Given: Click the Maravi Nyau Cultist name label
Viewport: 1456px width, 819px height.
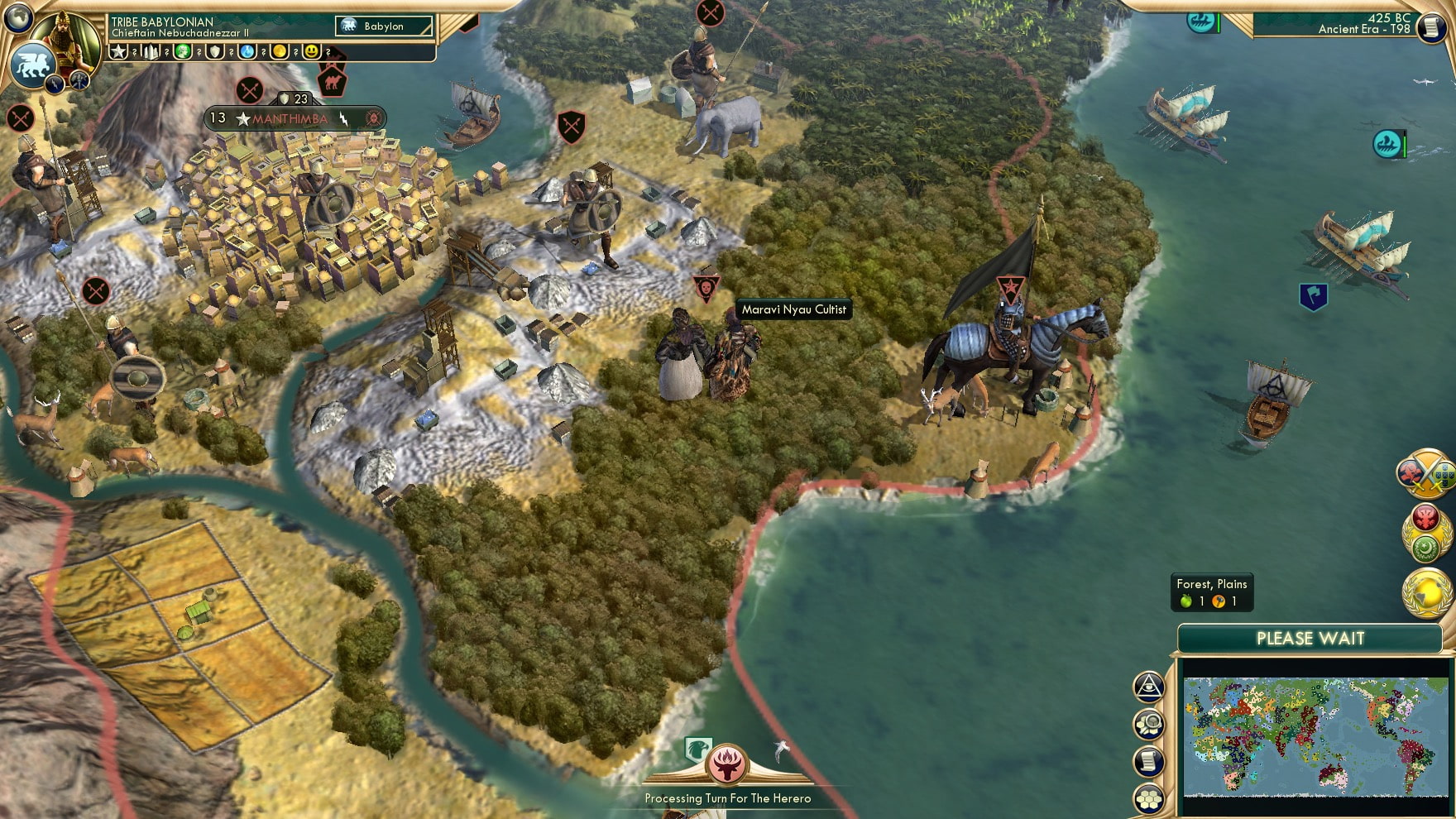Looking at the screenshot, I should tap(794, 309).
